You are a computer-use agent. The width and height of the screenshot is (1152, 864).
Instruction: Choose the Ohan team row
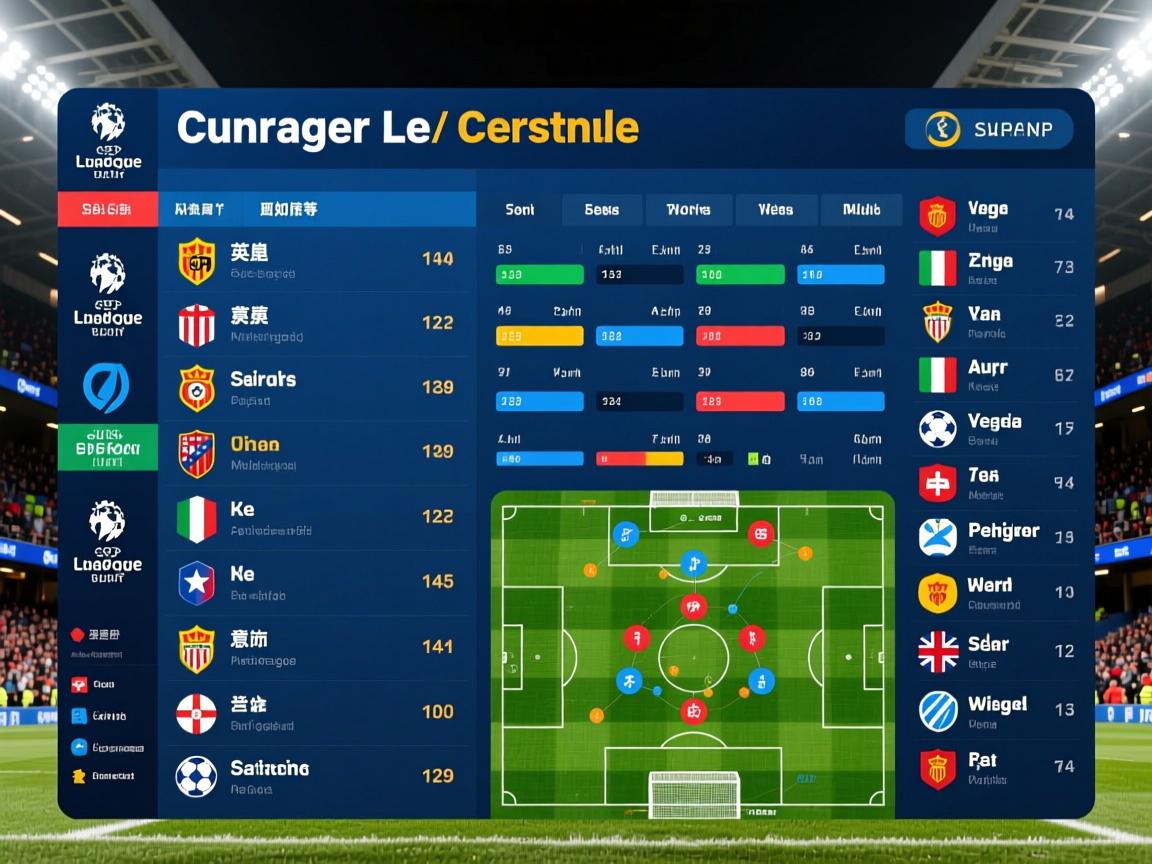point(316,453)
